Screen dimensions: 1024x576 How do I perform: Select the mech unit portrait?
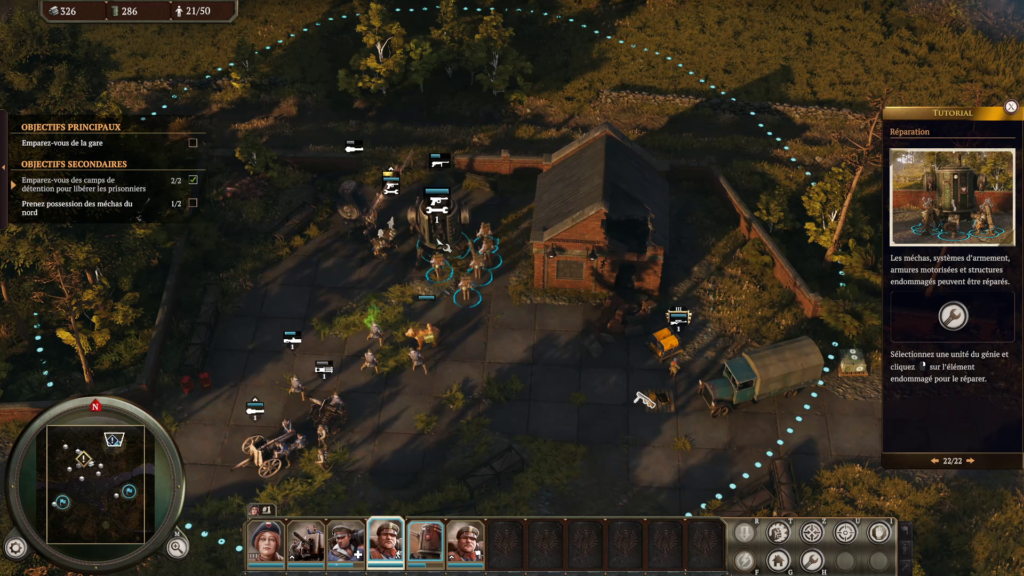click(x=425, y=541)
